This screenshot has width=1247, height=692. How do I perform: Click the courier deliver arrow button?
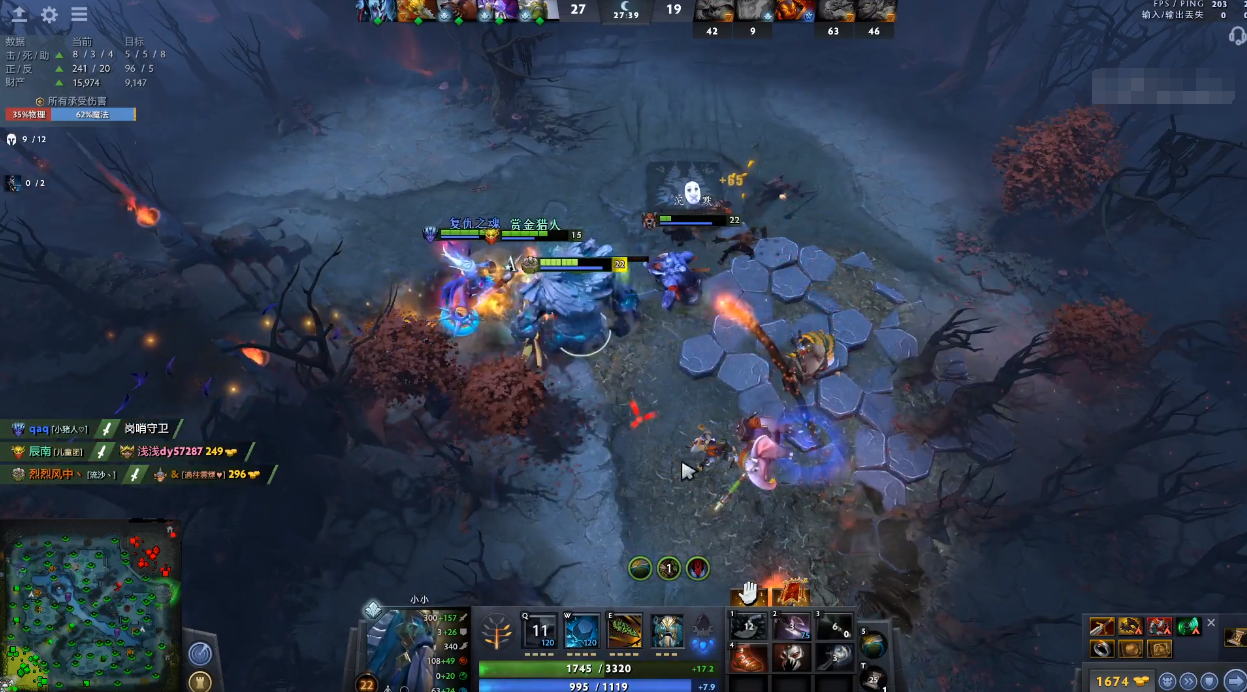coord(1235,681)
